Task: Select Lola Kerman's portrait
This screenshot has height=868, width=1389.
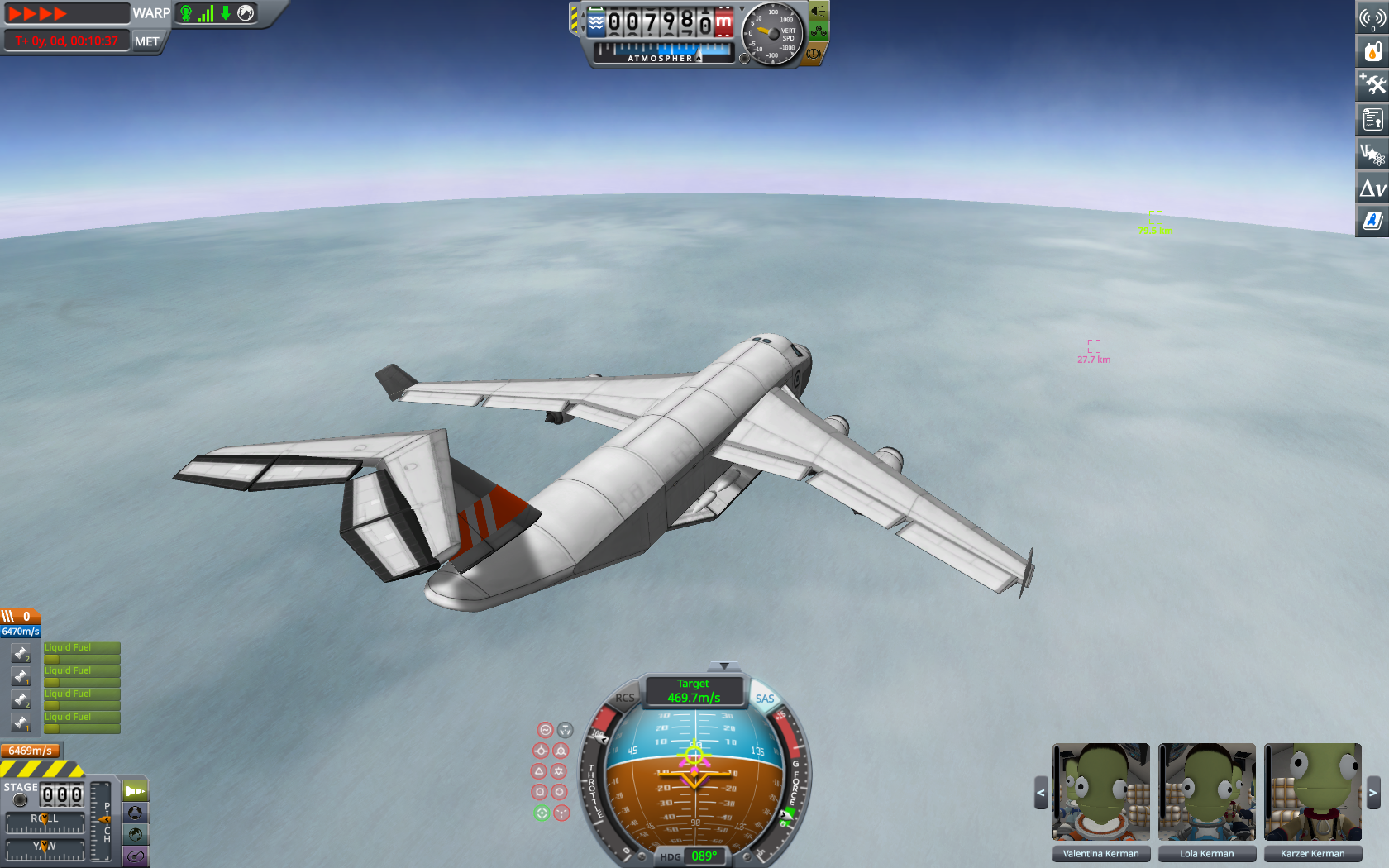Action: click(1206, 791)
